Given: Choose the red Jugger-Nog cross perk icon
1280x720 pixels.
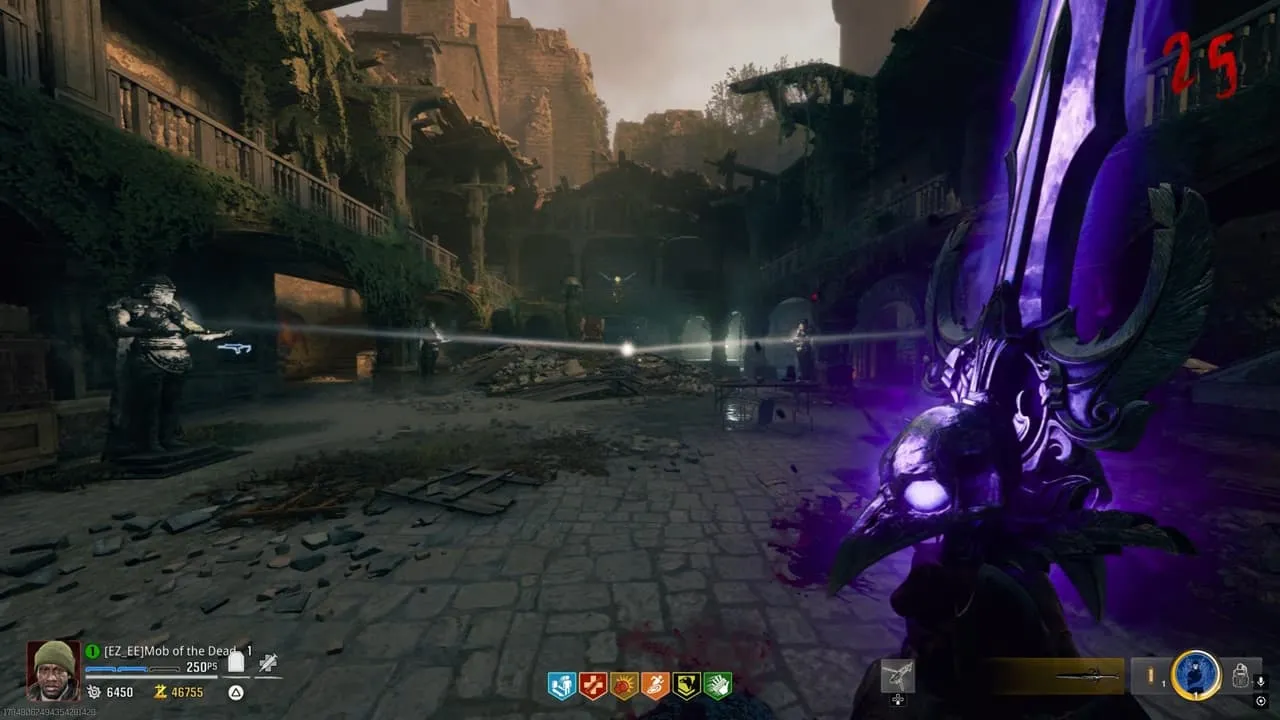Looking at the screenshot, I should coord(593,685).
